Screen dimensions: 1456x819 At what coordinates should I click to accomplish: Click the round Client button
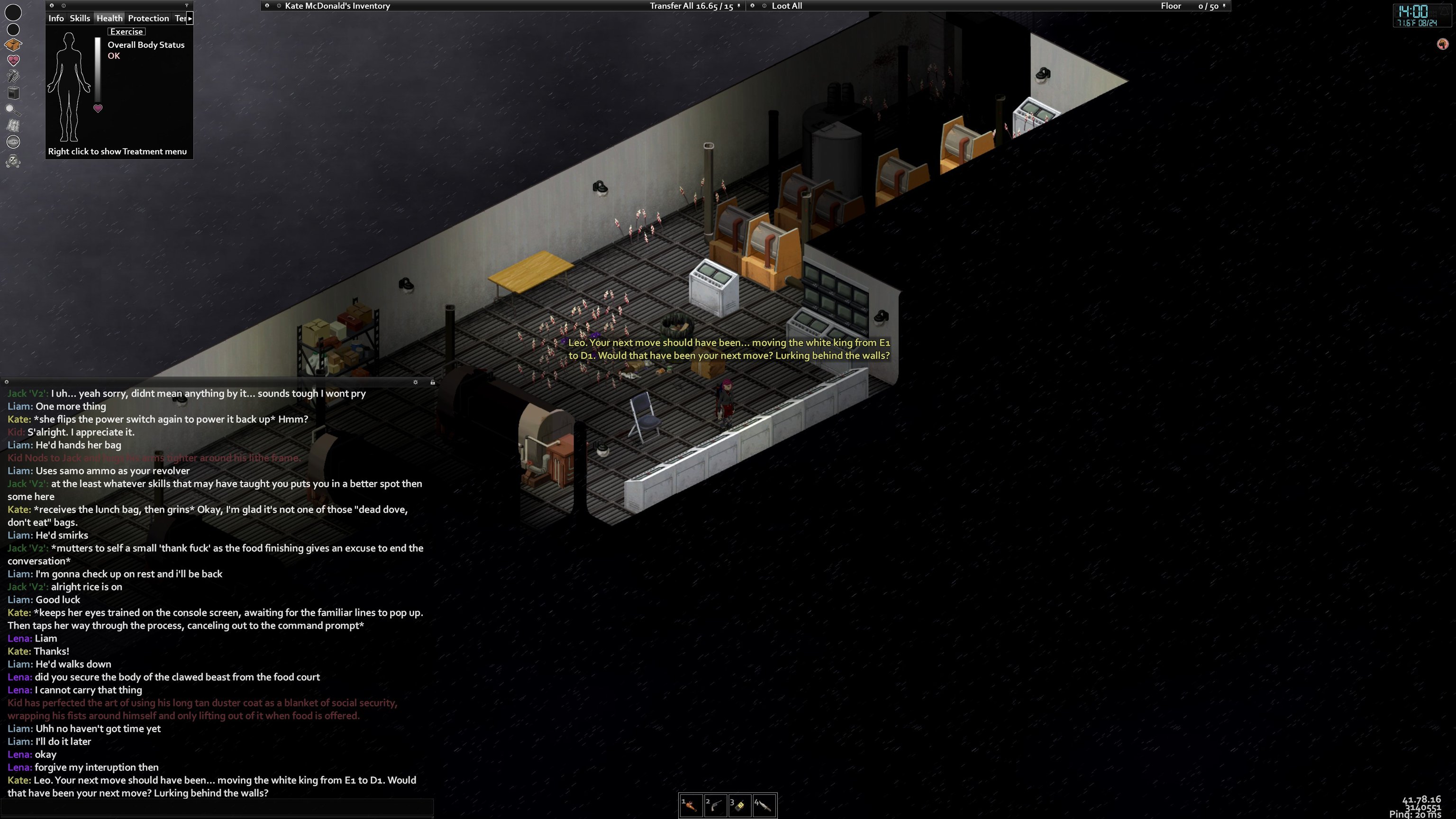click(13, 142)
